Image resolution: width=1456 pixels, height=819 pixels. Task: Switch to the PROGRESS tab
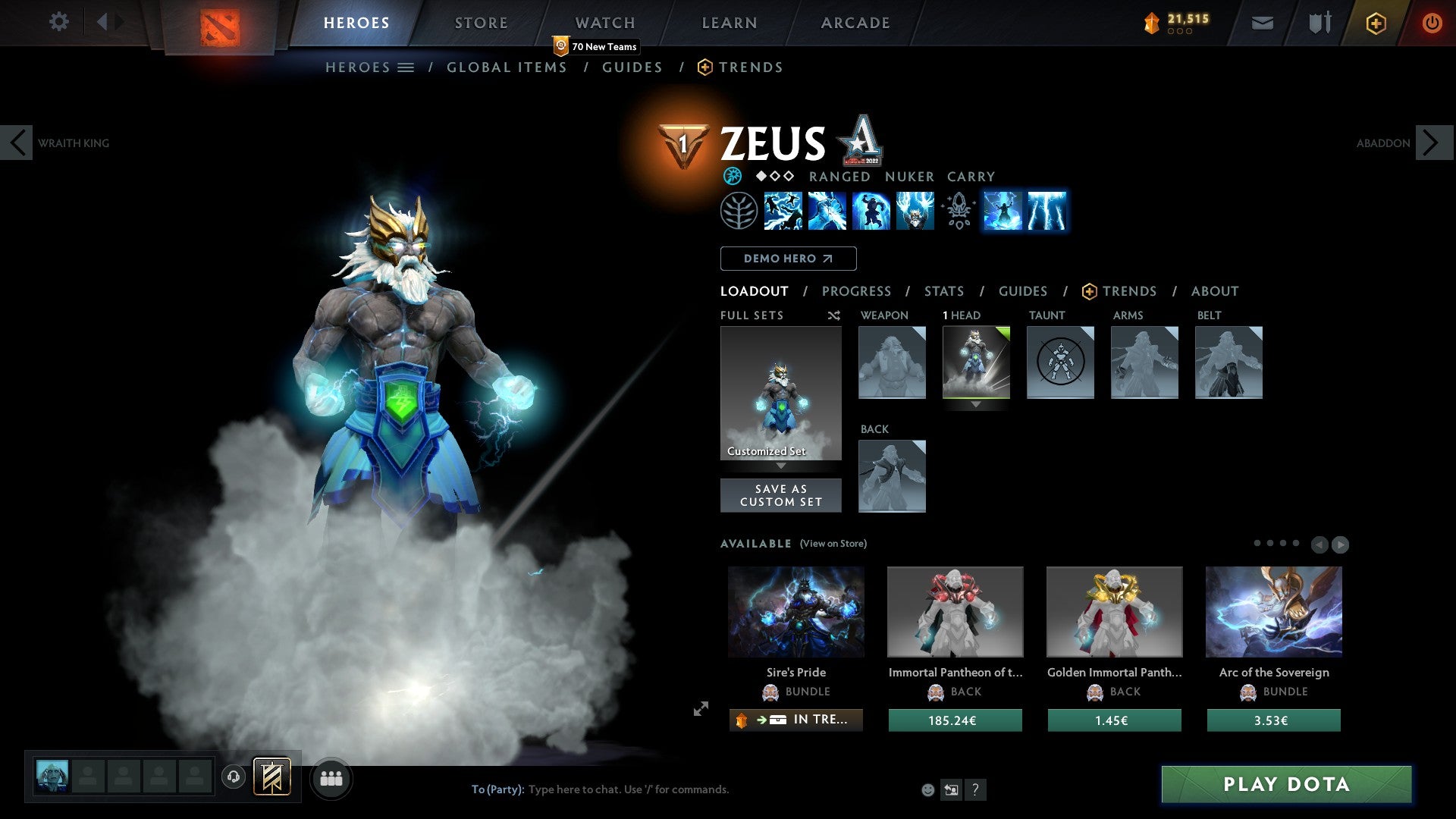tap(856, 291)
